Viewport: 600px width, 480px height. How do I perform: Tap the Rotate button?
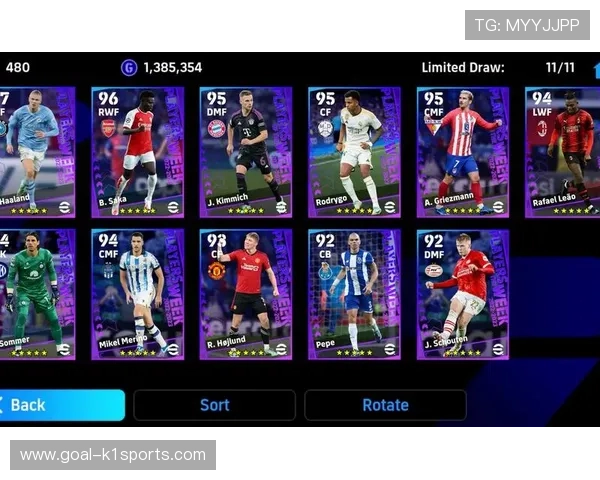point(385,405)
